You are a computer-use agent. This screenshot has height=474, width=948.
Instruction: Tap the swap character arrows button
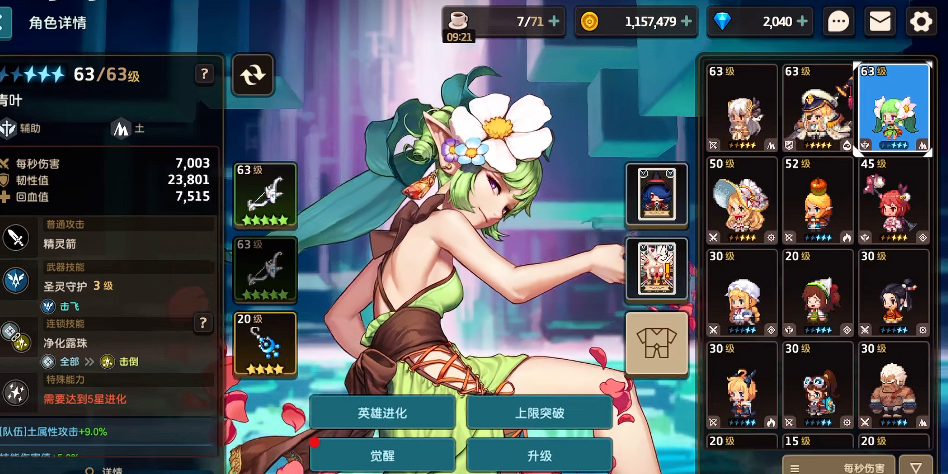pos(253,74)
